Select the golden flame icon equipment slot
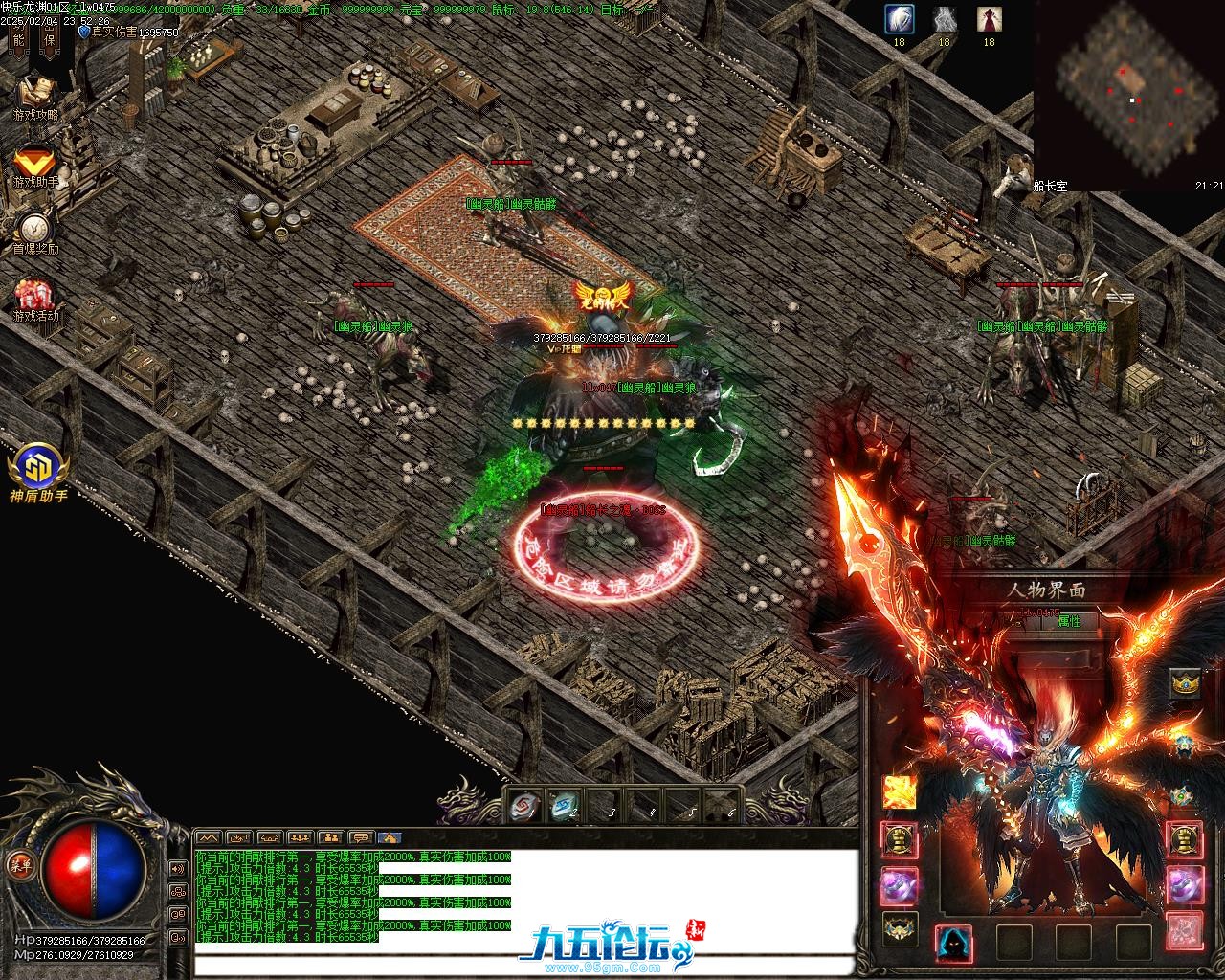Image resolution: width=1225 pixels, height=980 pixels. 900,792
